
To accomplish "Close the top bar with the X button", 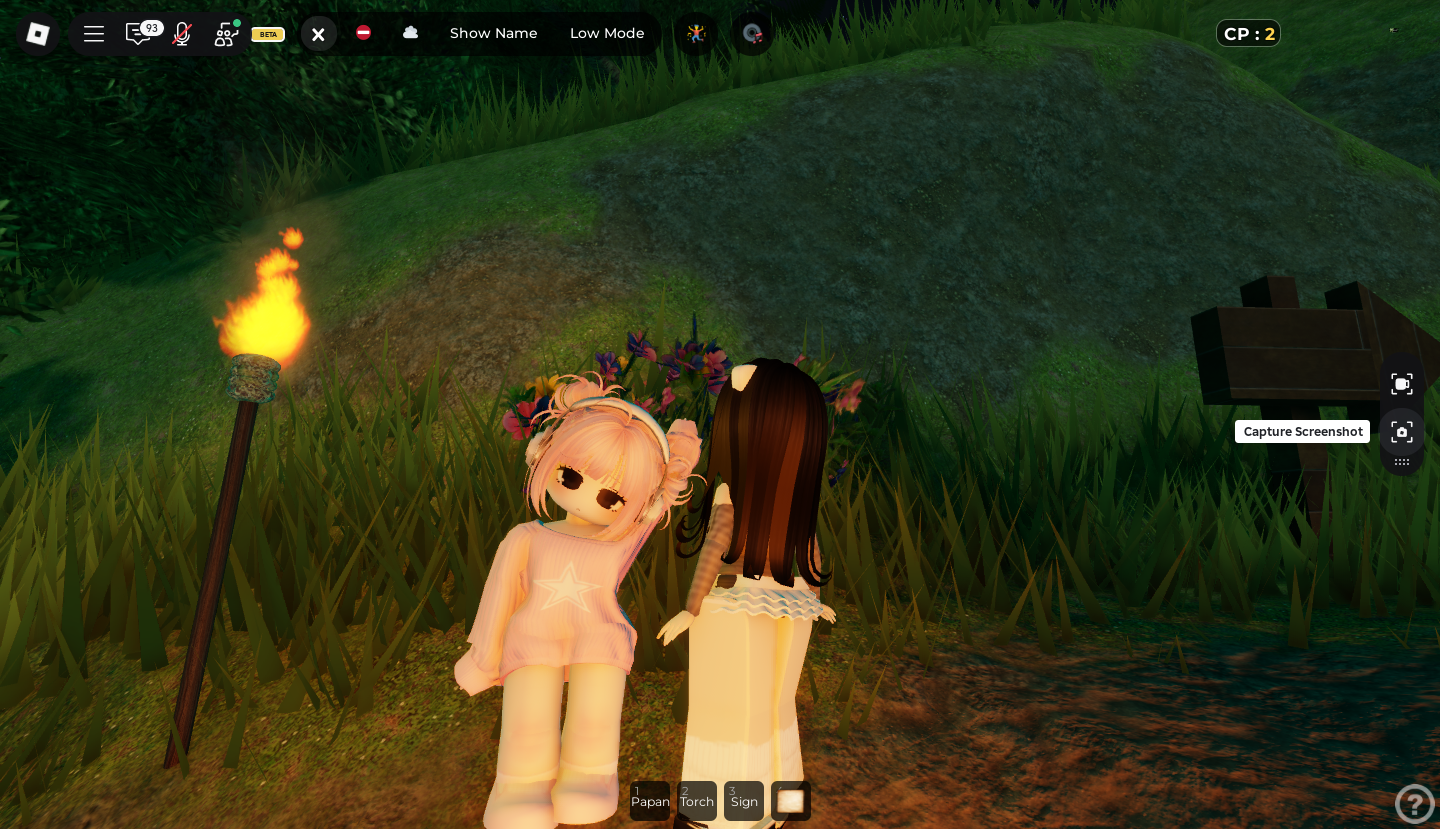I will 318,34.
